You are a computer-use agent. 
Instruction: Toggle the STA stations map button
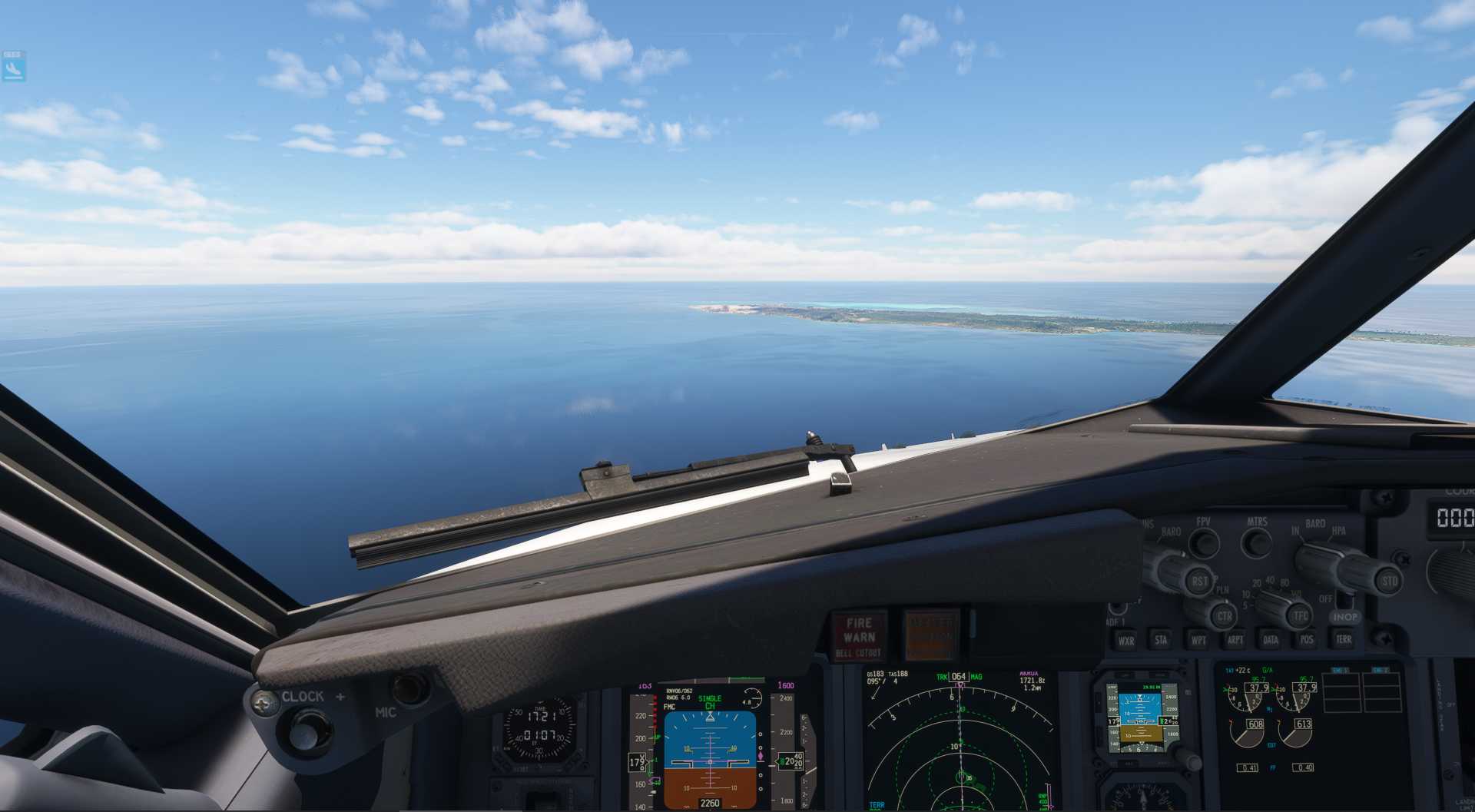pos(1161,639)
